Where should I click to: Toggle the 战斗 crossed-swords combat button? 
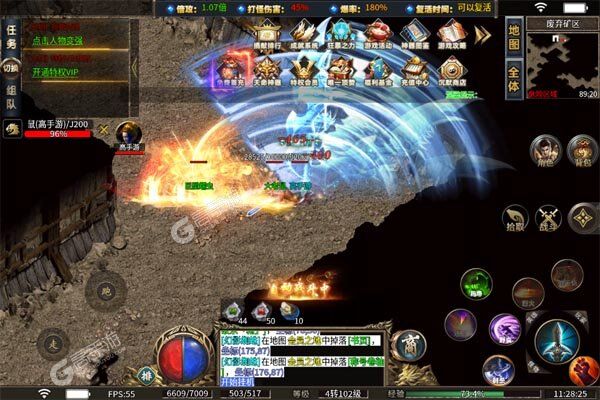(x=547, y=218)
